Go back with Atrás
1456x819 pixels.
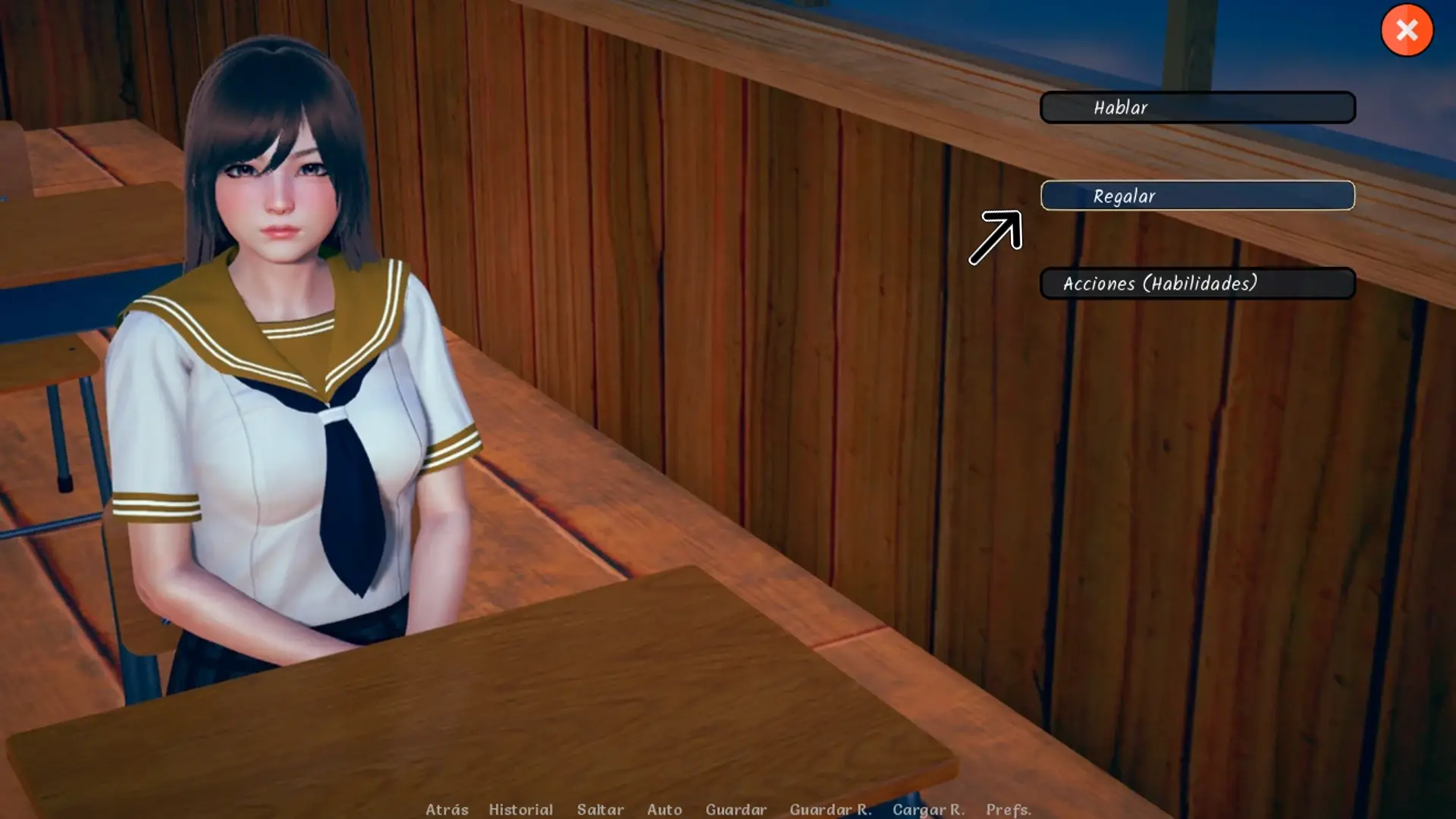[447, 809]
